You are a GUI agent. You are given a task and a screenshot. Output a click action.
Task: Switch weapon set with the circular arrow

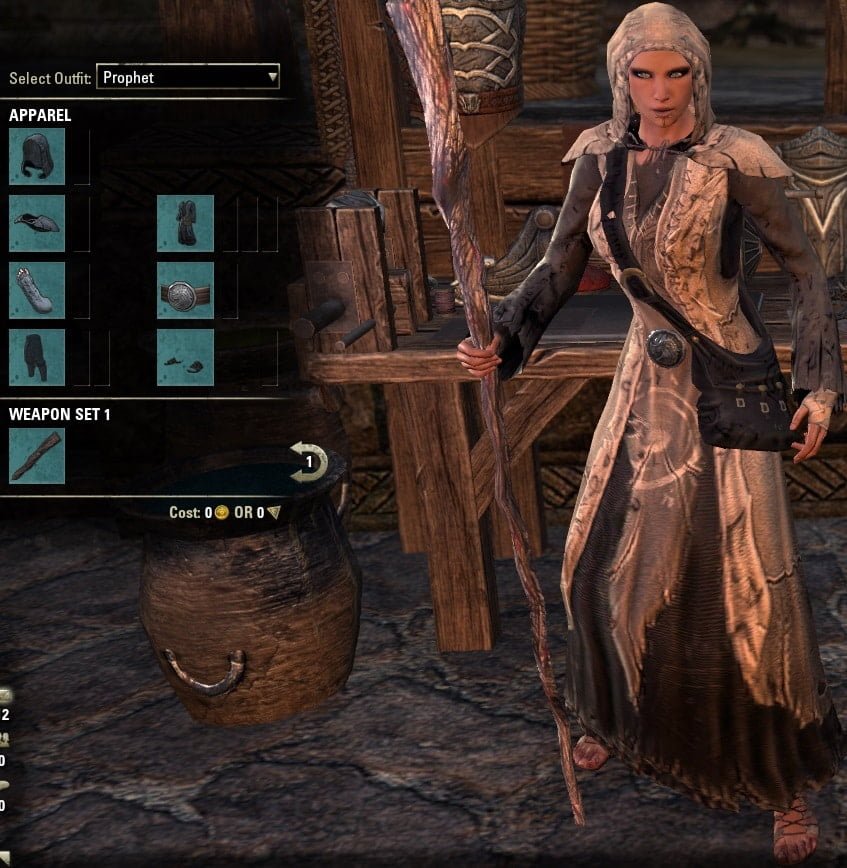click(309, 462)
